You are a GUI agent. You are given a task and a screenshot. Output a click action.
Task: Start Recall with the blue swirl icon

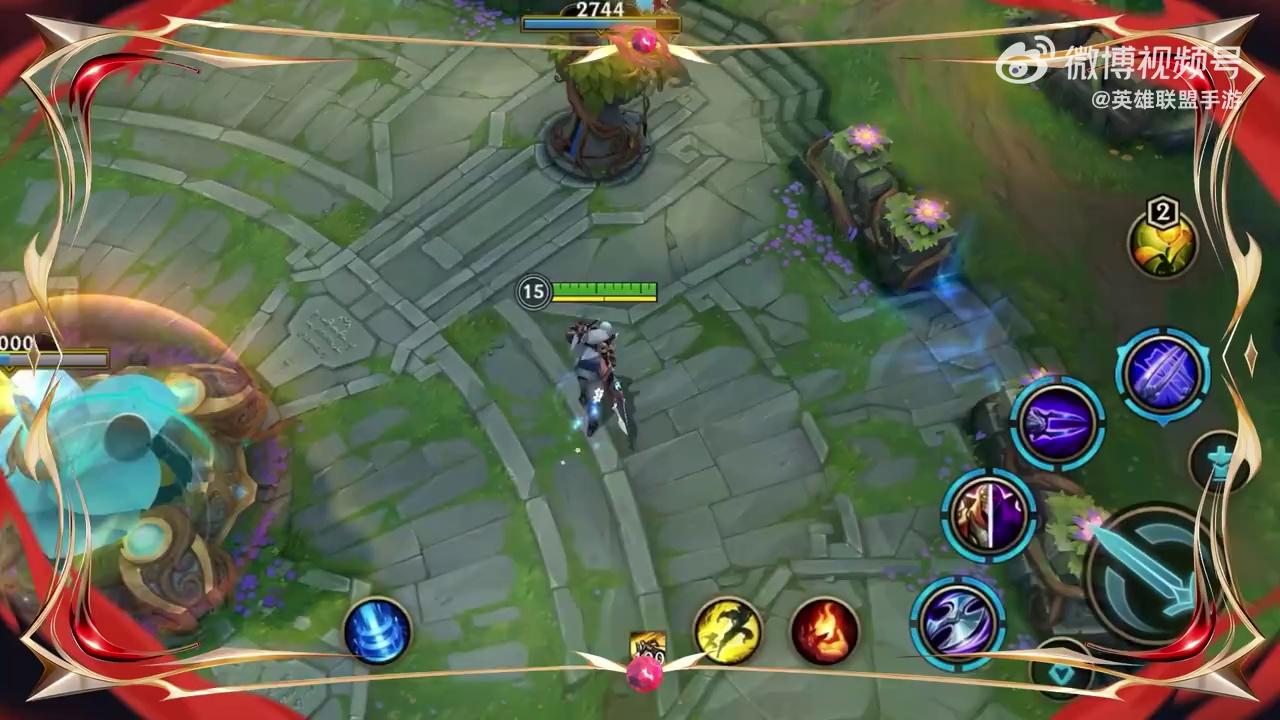click(377, 631)
